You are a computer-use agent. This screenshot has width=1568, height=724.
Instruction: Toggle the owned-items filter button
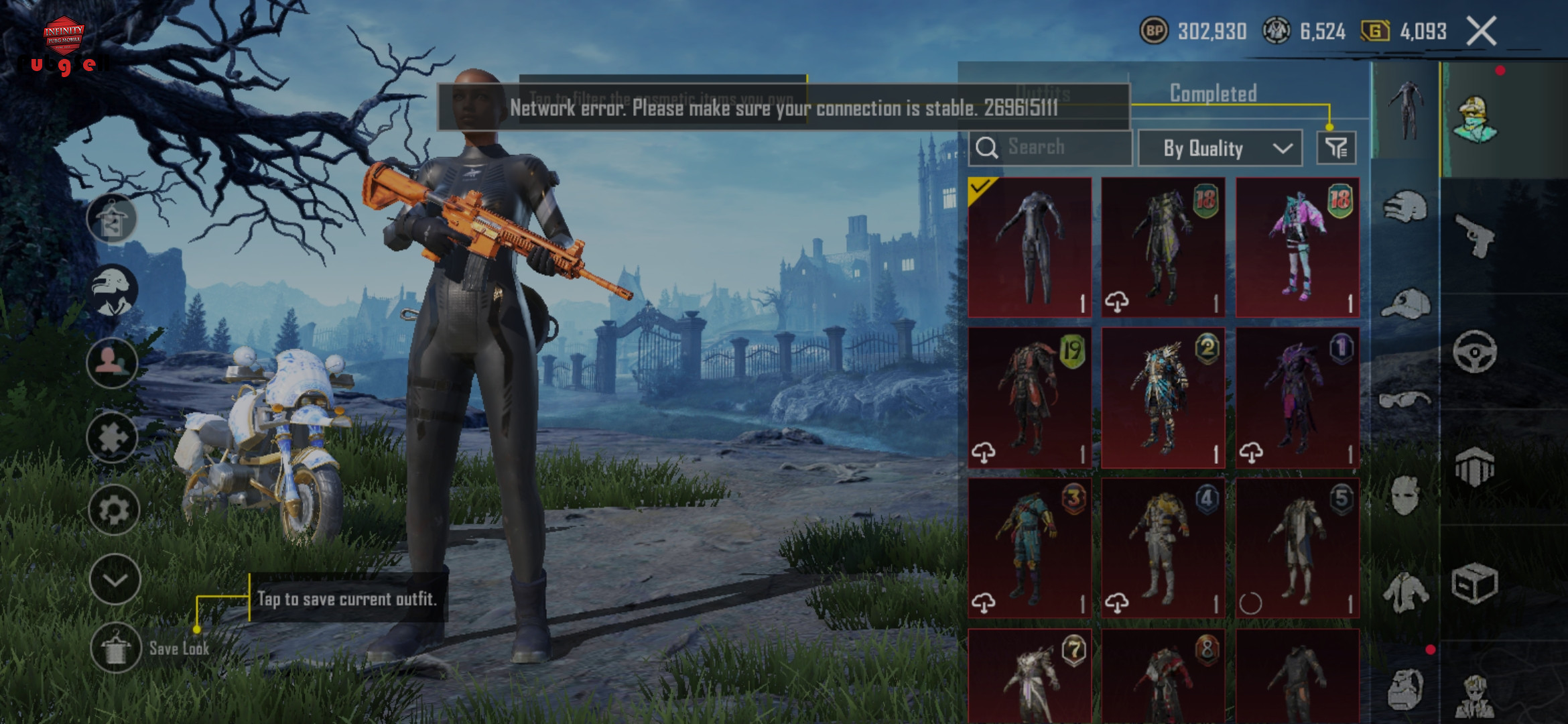point(1336,147)
